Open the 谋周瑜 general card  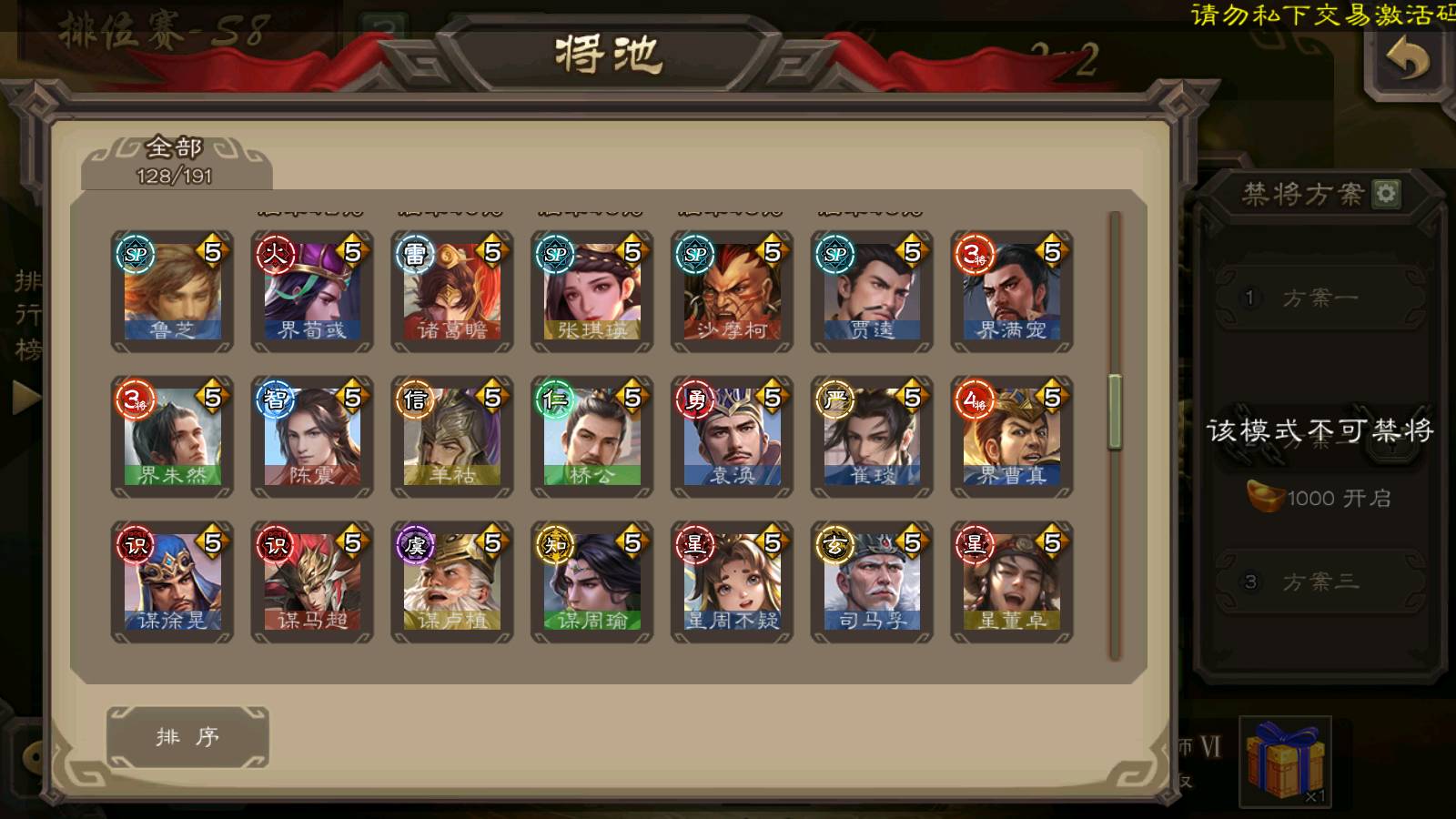[x=592, y=582]
